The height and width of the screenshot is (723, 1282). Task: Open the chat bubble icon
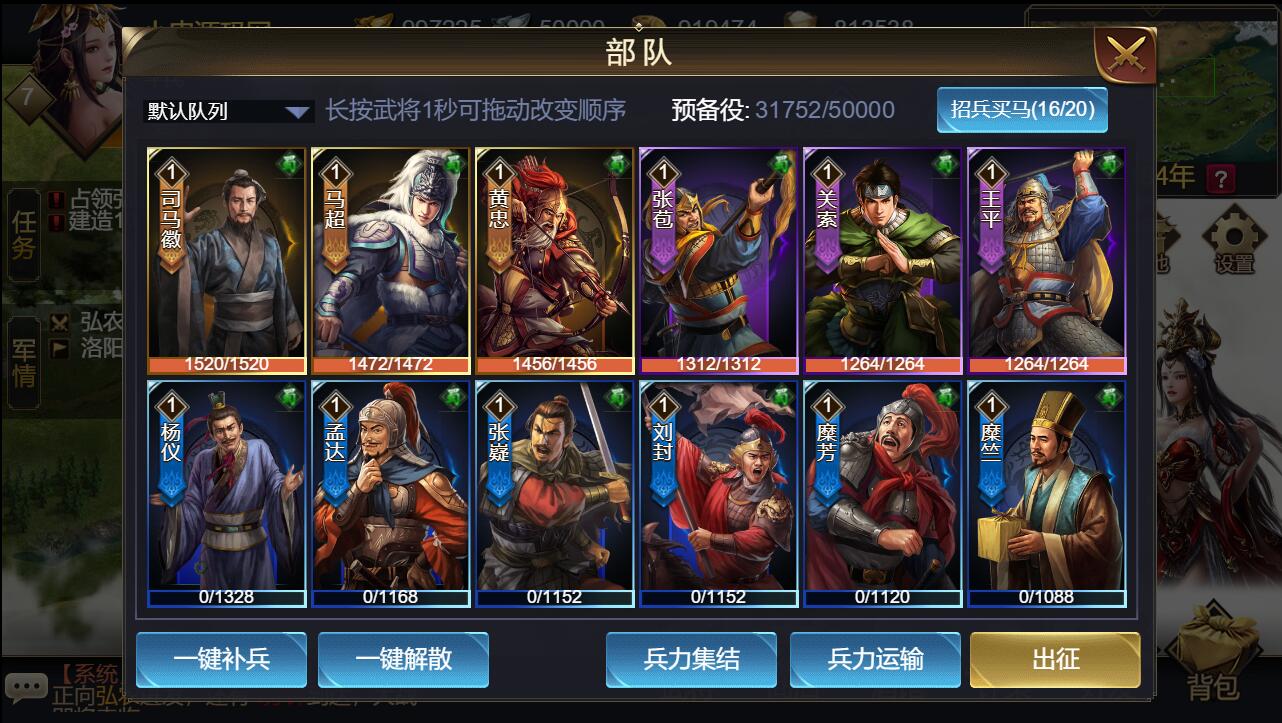point(27,686)
